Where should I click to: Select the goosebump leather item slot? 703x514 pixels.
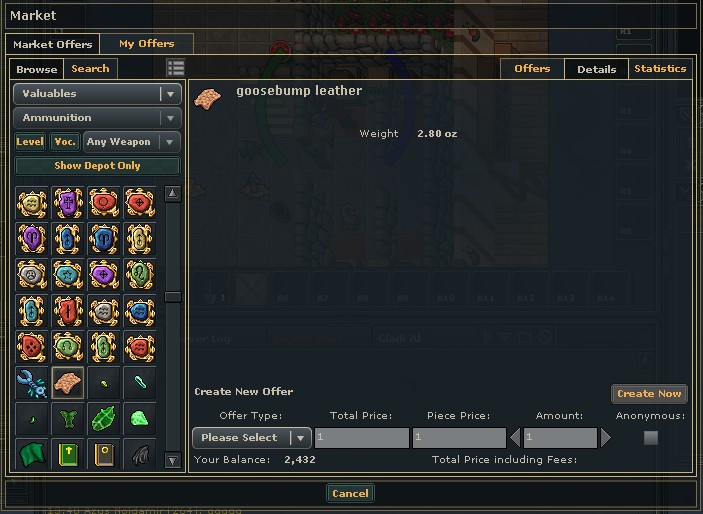coord(68,382)
